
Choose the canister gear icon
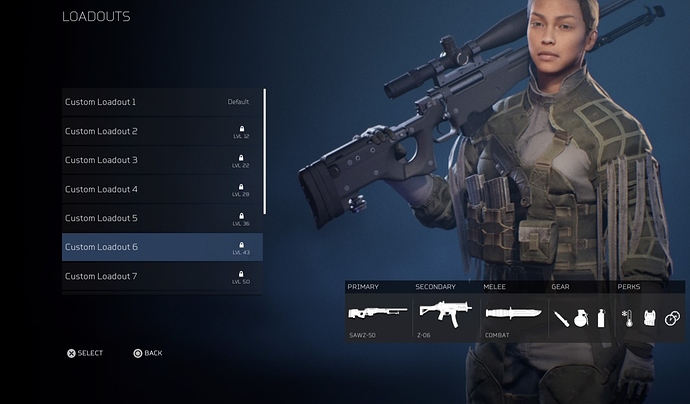point(600,318)
